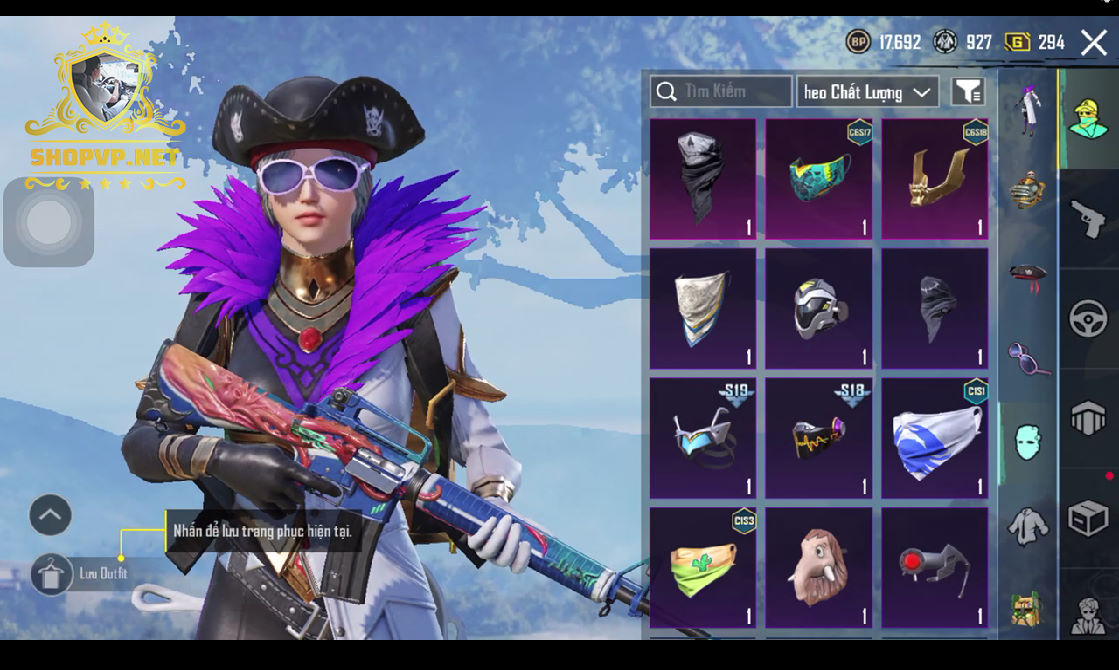This screenshot has height=670, width=1119.
Task: Choose the teal C6S17 face mask
Action: pyautogui.click(x=819, y=179)
